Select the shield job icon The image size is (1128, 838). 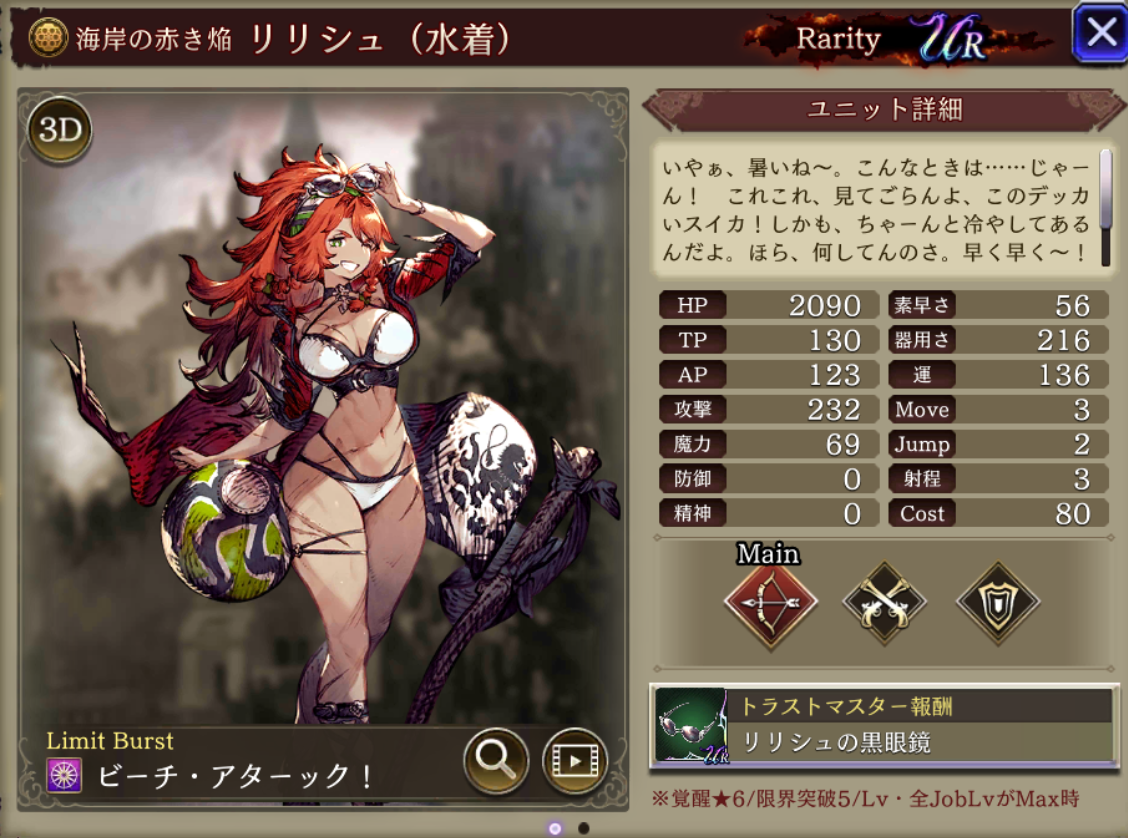pos(997,603)
